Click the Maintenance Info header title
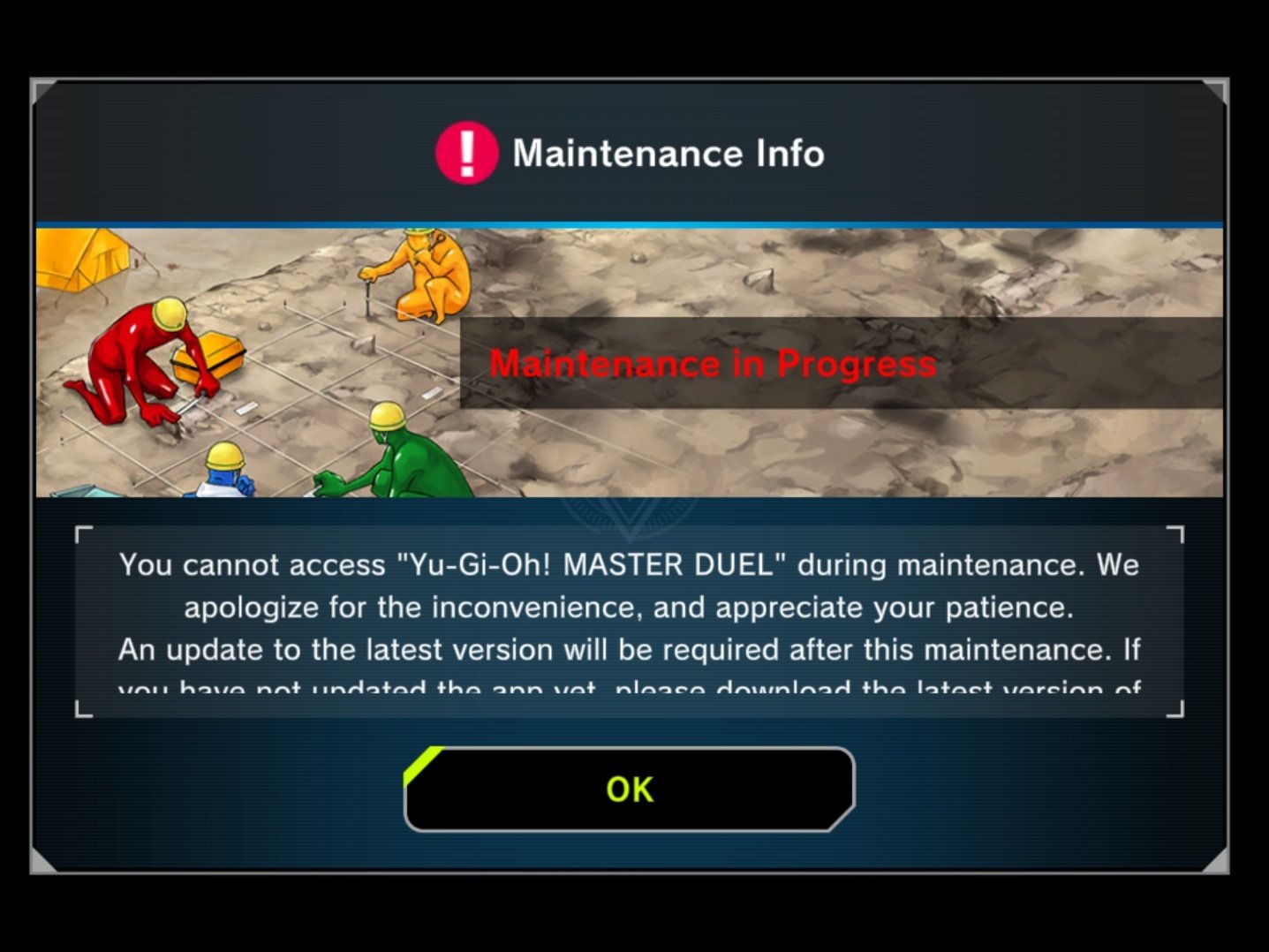Viewport: 1269px width, 952px height. [x=667, y=152]
